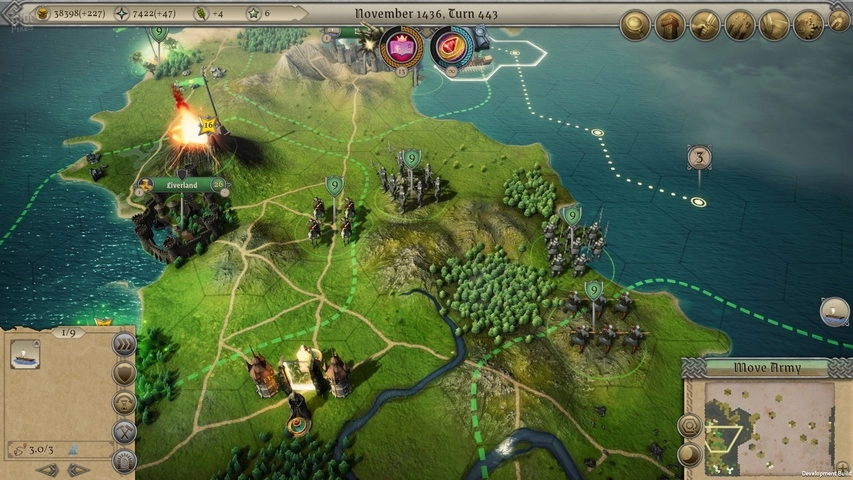Screen dimensions: 853x480
Task: Click the hourglass wait command button
Action: (124, 403)
